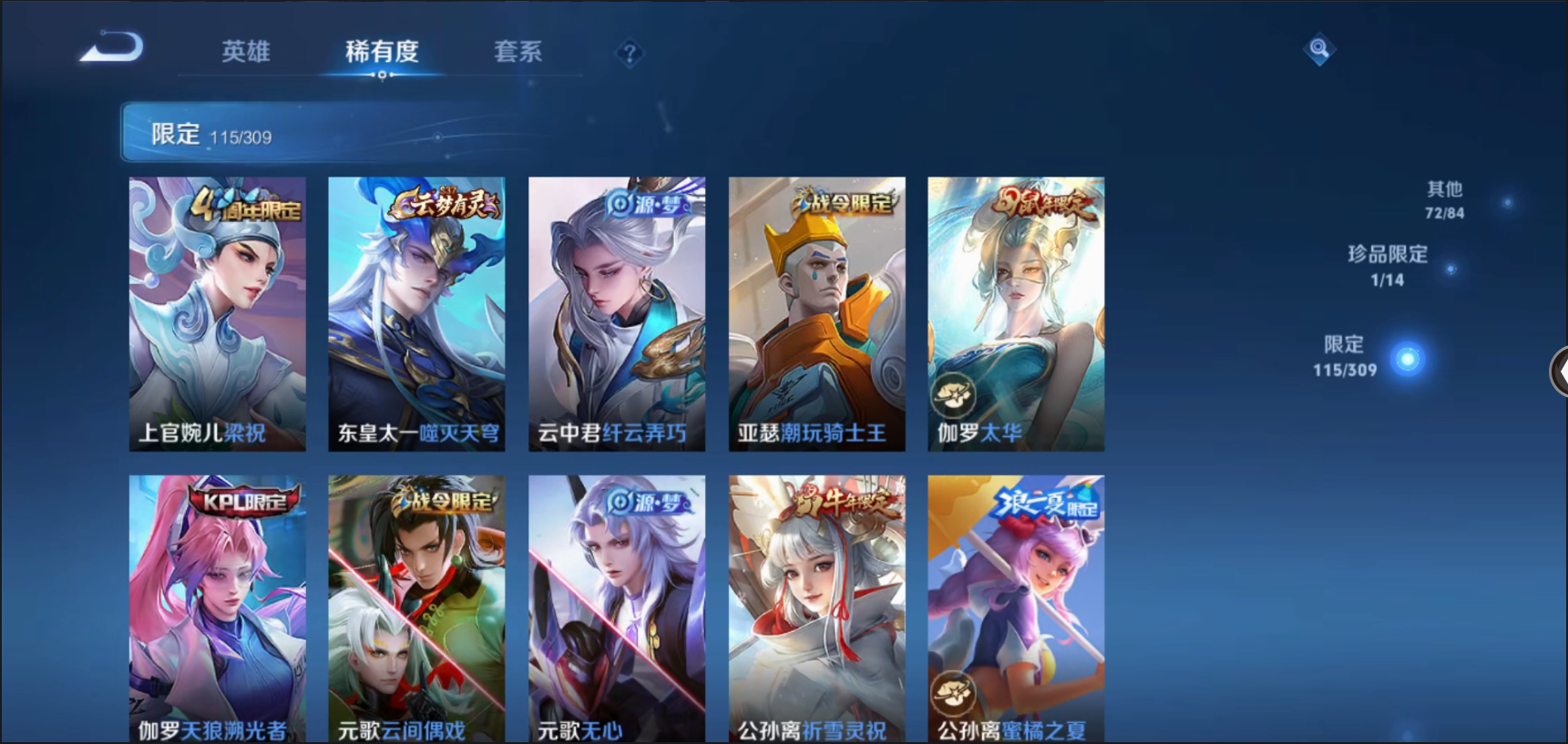Select the 上官婉儿 梁祝 skin card

coord(217,313)
